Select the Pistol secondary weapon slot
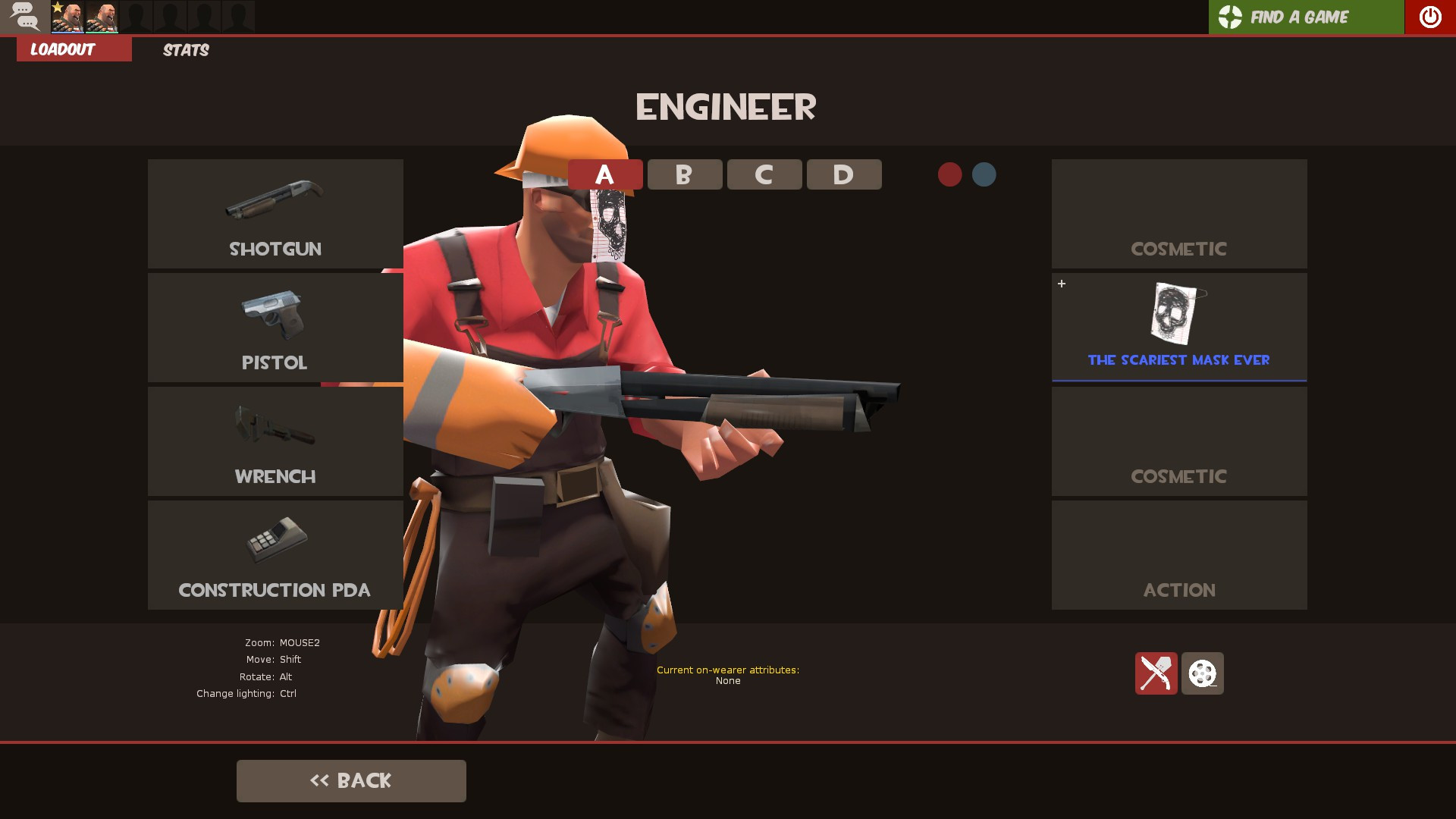 coord(275,328)
